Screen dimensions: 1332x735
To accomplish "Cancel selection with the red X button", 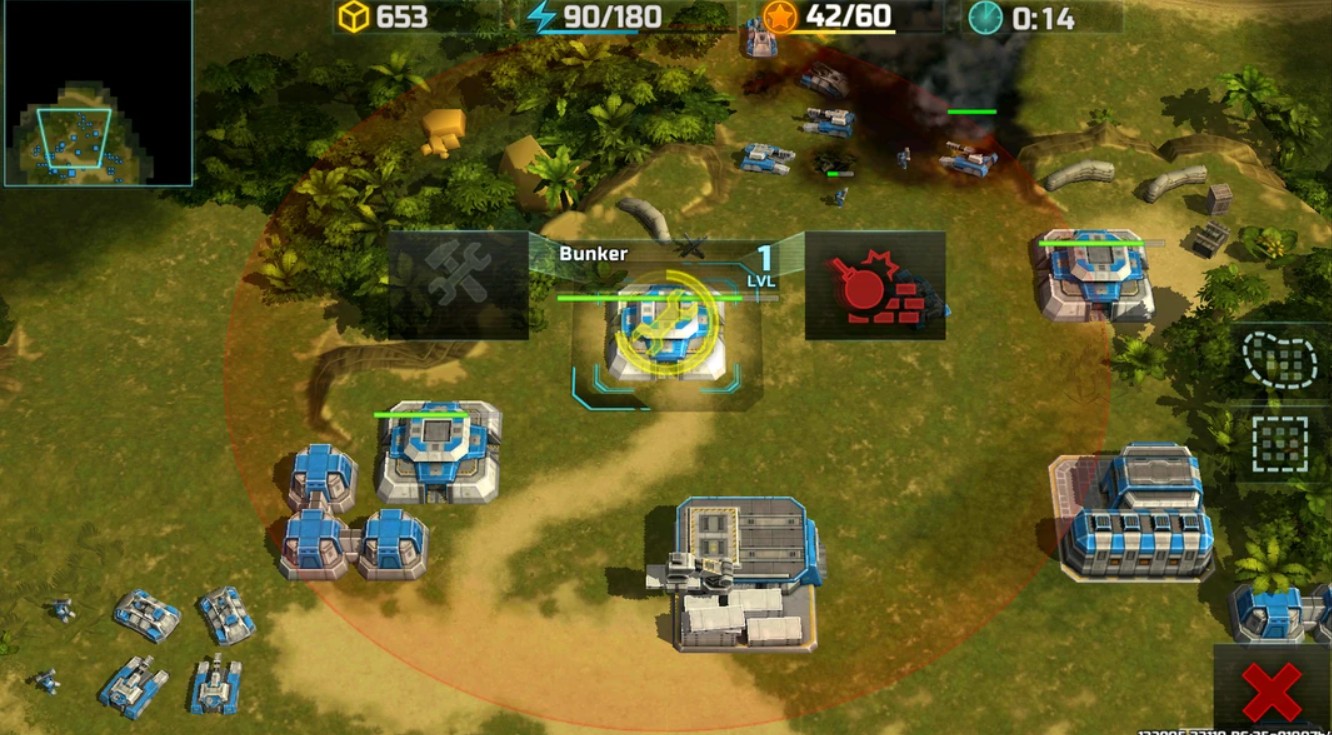I will tap(1271, 691).
